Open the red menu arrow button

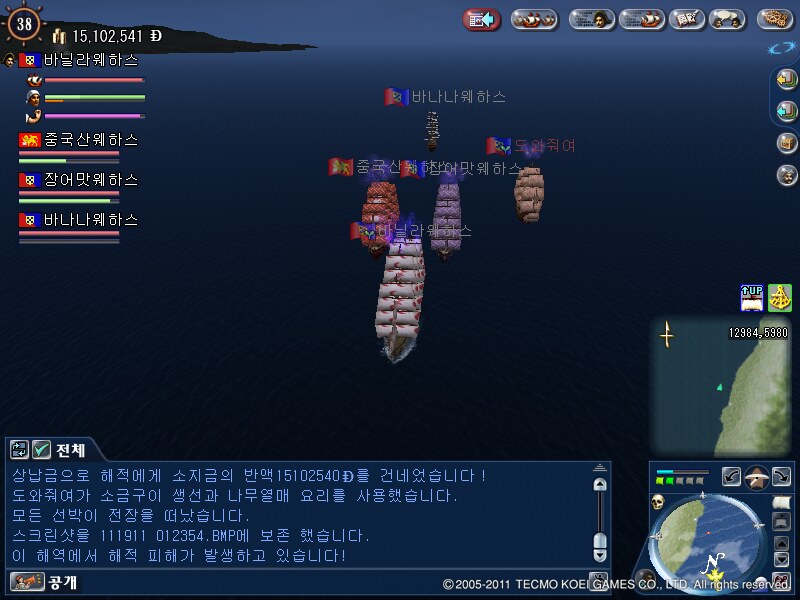pos(481,19)
